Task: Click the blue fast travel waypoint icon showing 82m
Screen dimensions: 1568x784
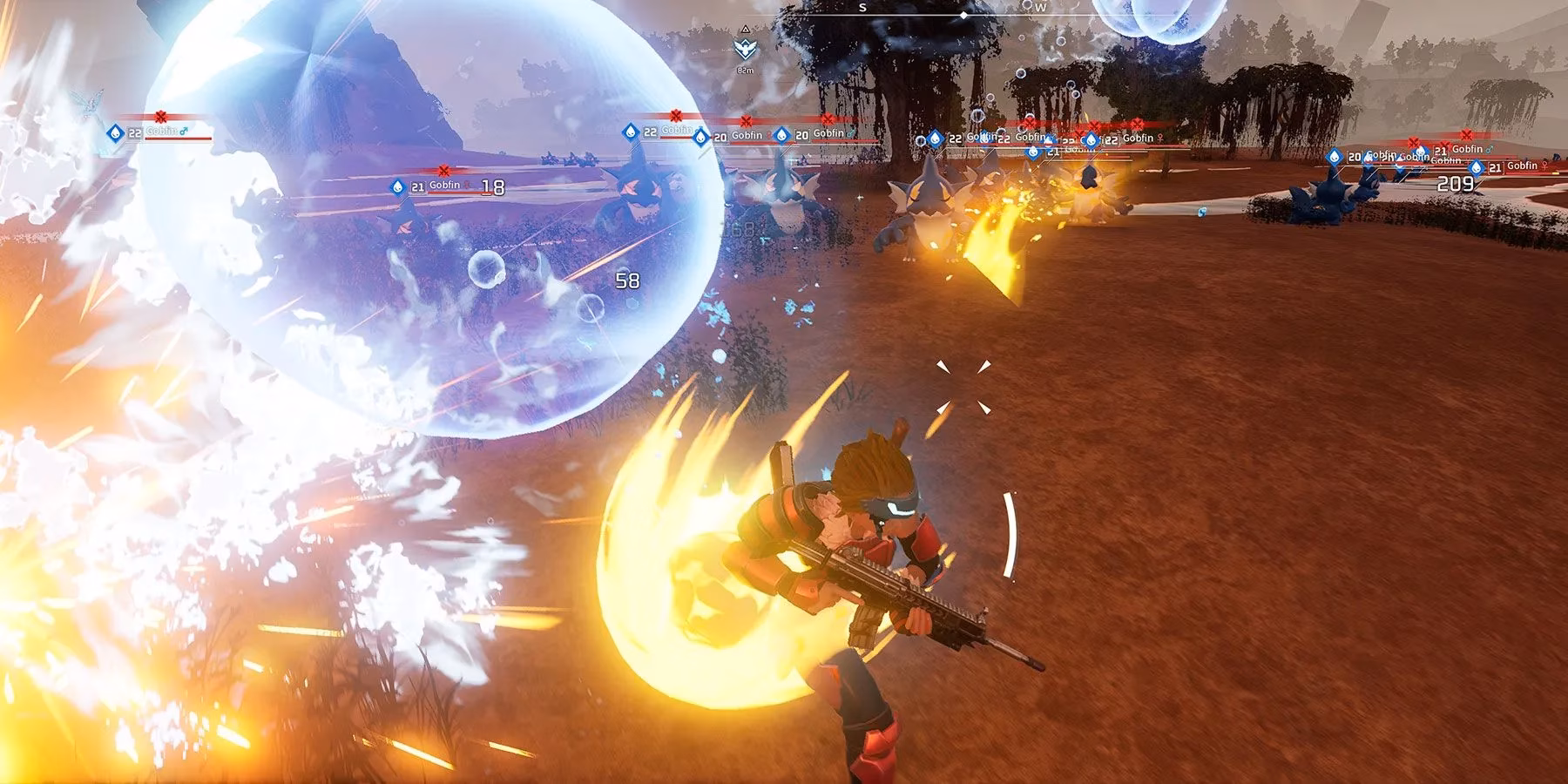Action: pos(745,48)
